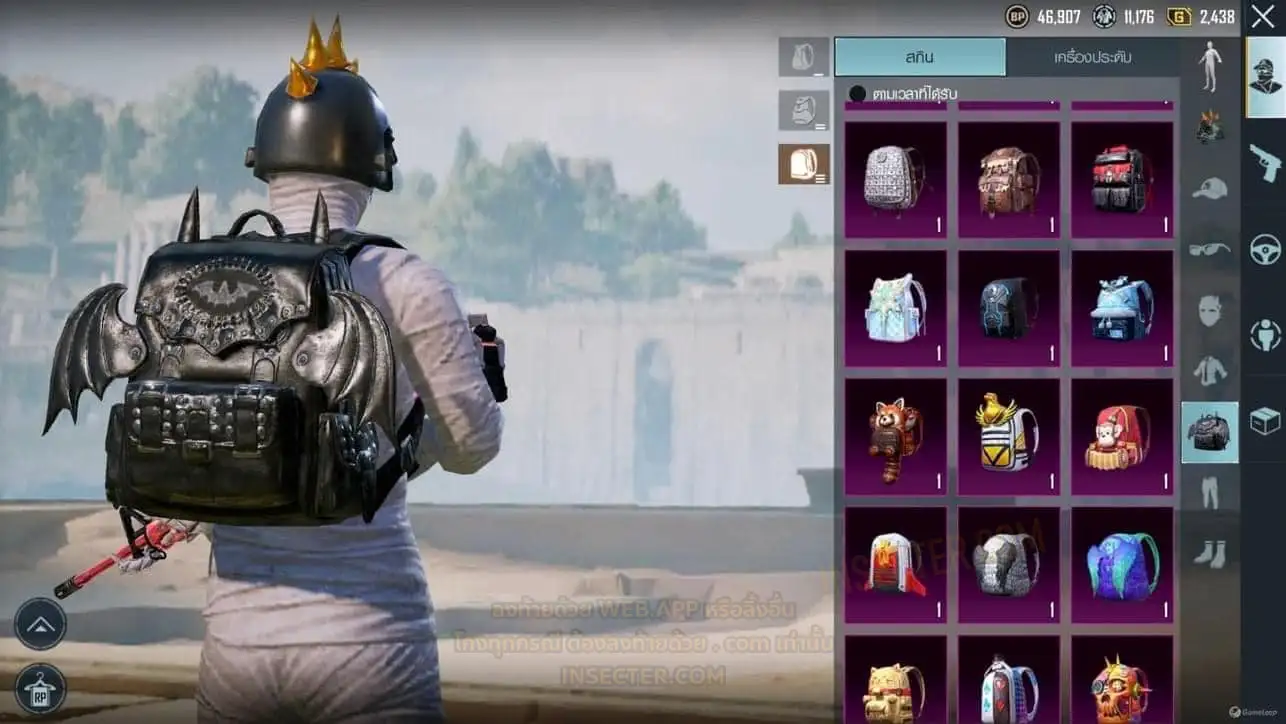Select the white studded backpack skin

(x=895, y=180)
